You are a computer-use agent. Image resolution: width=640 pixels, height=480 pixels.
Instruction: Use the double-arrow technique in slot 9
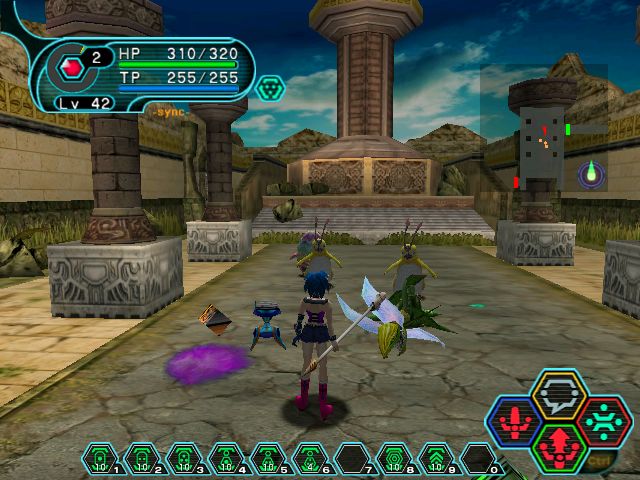tap(436, 459)
